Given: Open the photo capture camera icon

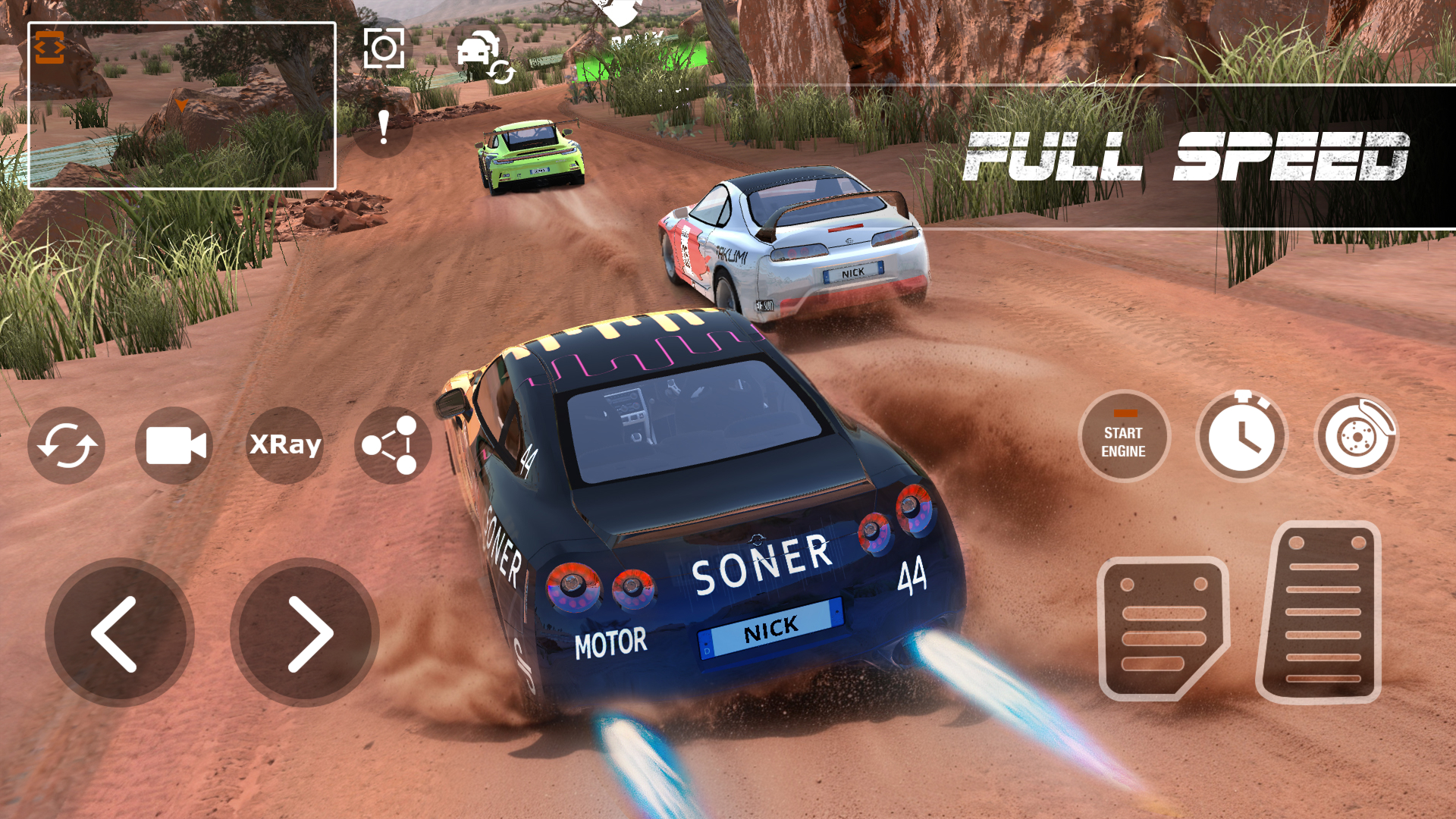Looking at the screenshot, I should 385,49.
